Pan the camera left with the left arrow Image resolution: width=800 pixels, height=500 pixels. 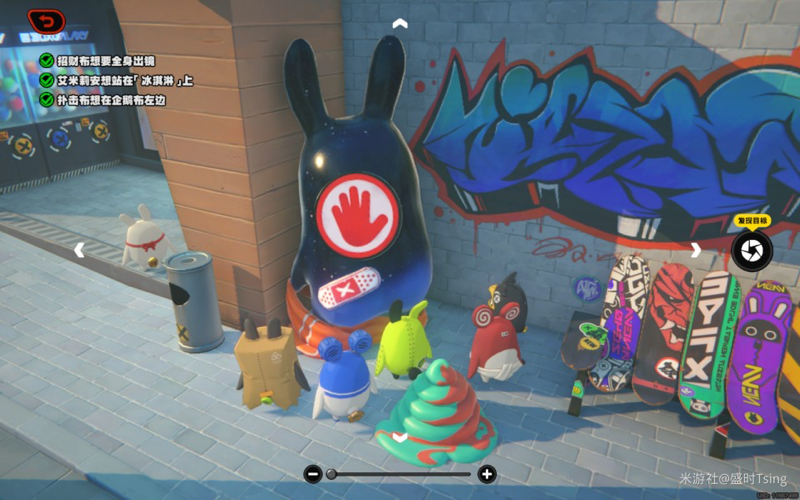pos(80,250)
